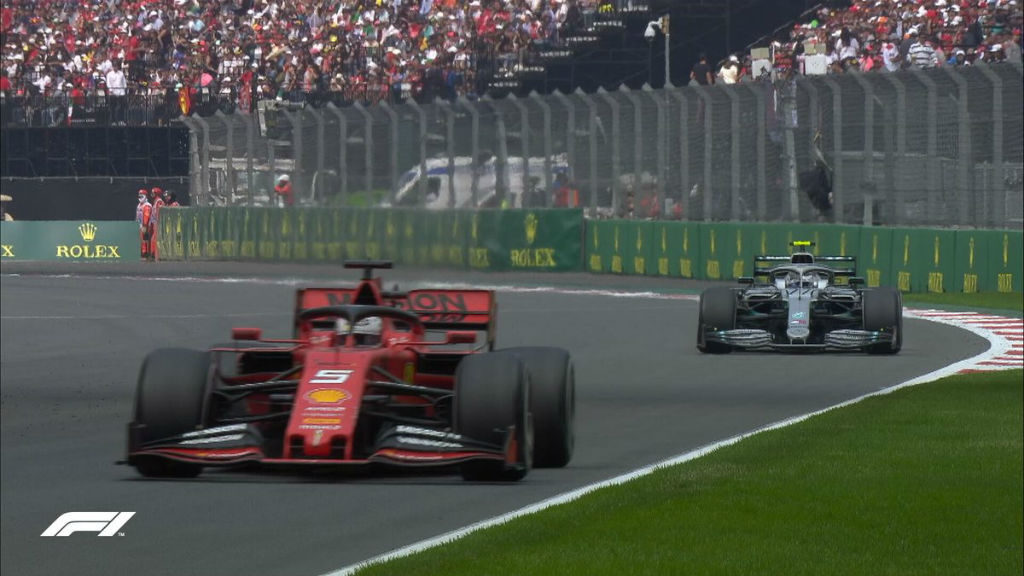Viewport: 1024px width, 576px height.
Task: Click the F1 logo watermark
Action: 87,523
